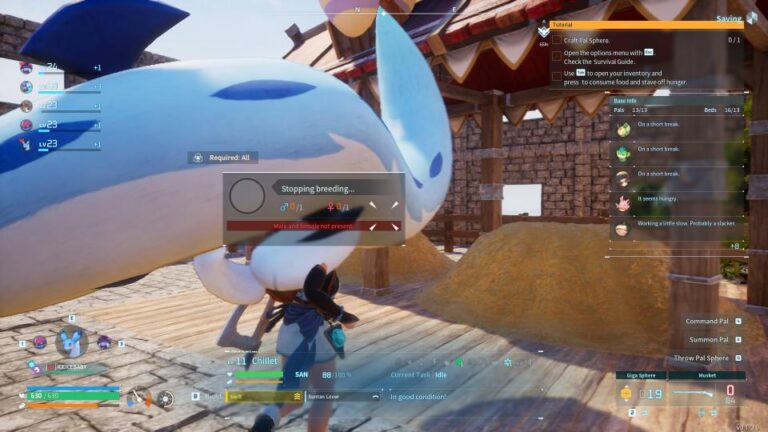The height and width of the screenshot is (432, 768).
Task: Tick the open inventory tutorial checkbox
Action: tap(557, 75)
